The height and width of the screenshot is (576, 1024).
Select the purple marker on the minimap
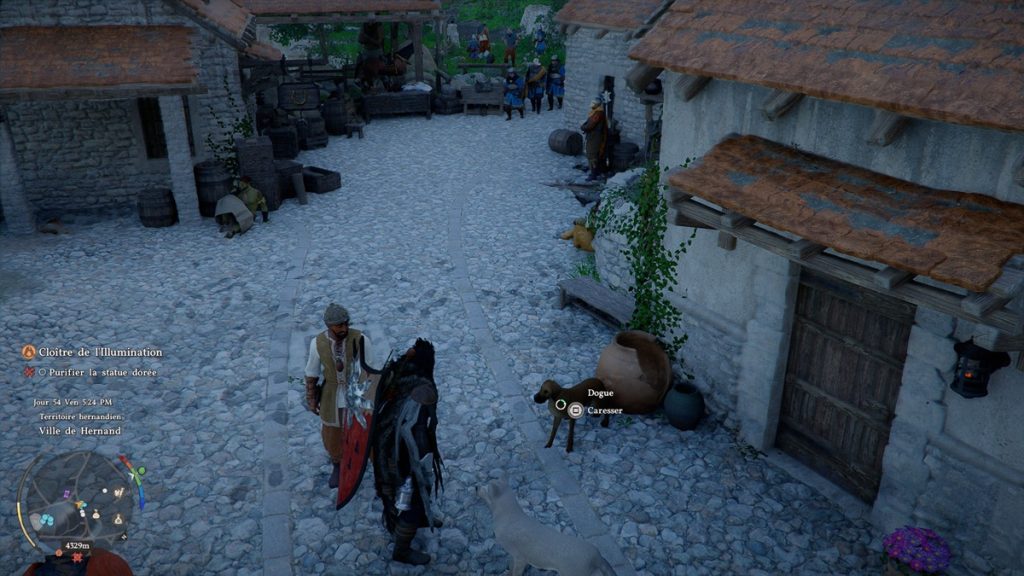[66, 494]
